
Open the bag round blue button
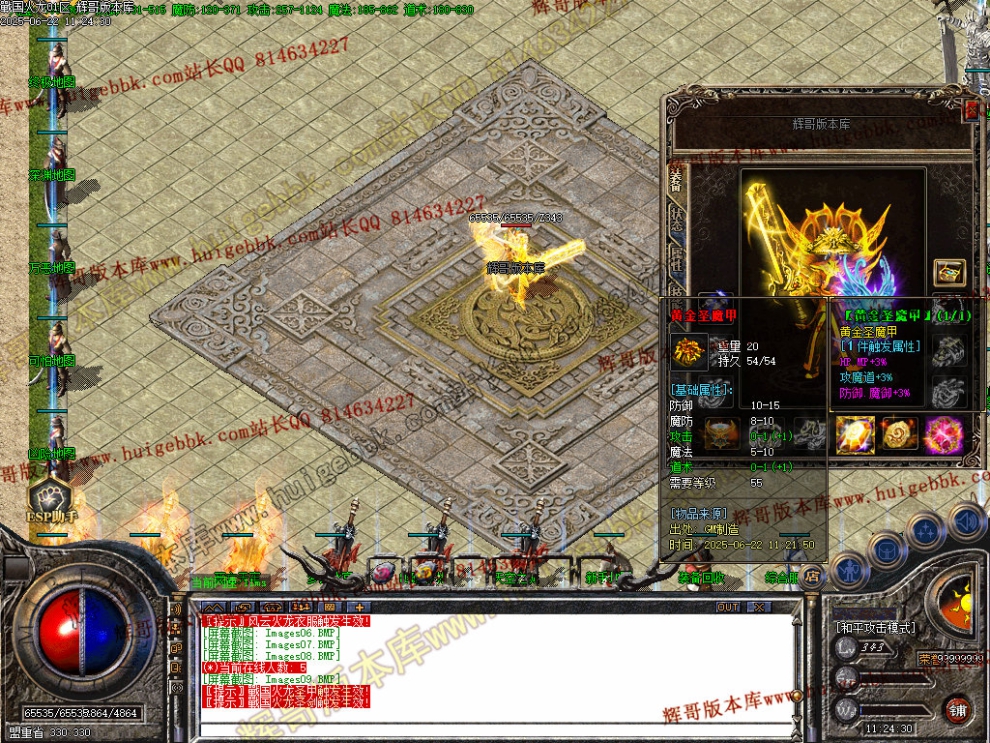tap(886, 547)
